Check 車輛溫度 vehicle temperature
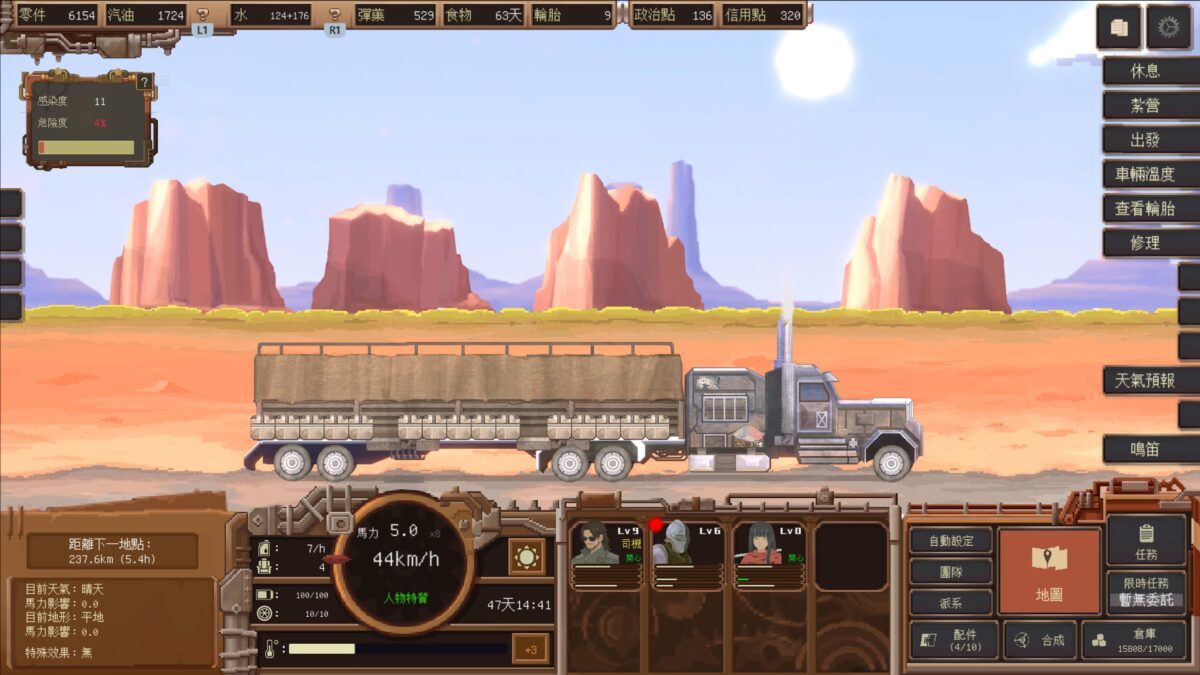Screen dimensions: 1200x675 click(x=1145, y=174)
